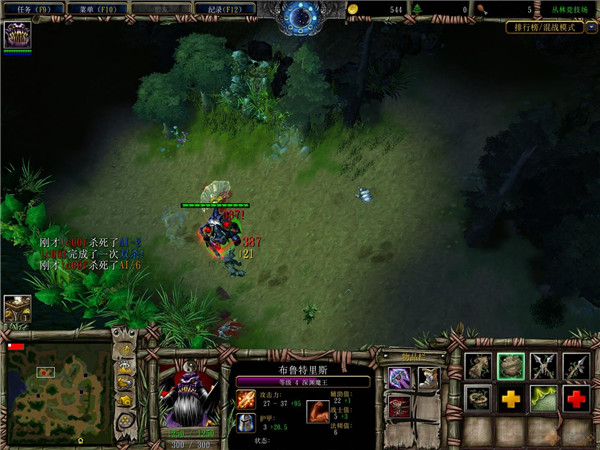Click the green-highlighted Stop command icon
600x450 pixels.
(x=511, y=367)
